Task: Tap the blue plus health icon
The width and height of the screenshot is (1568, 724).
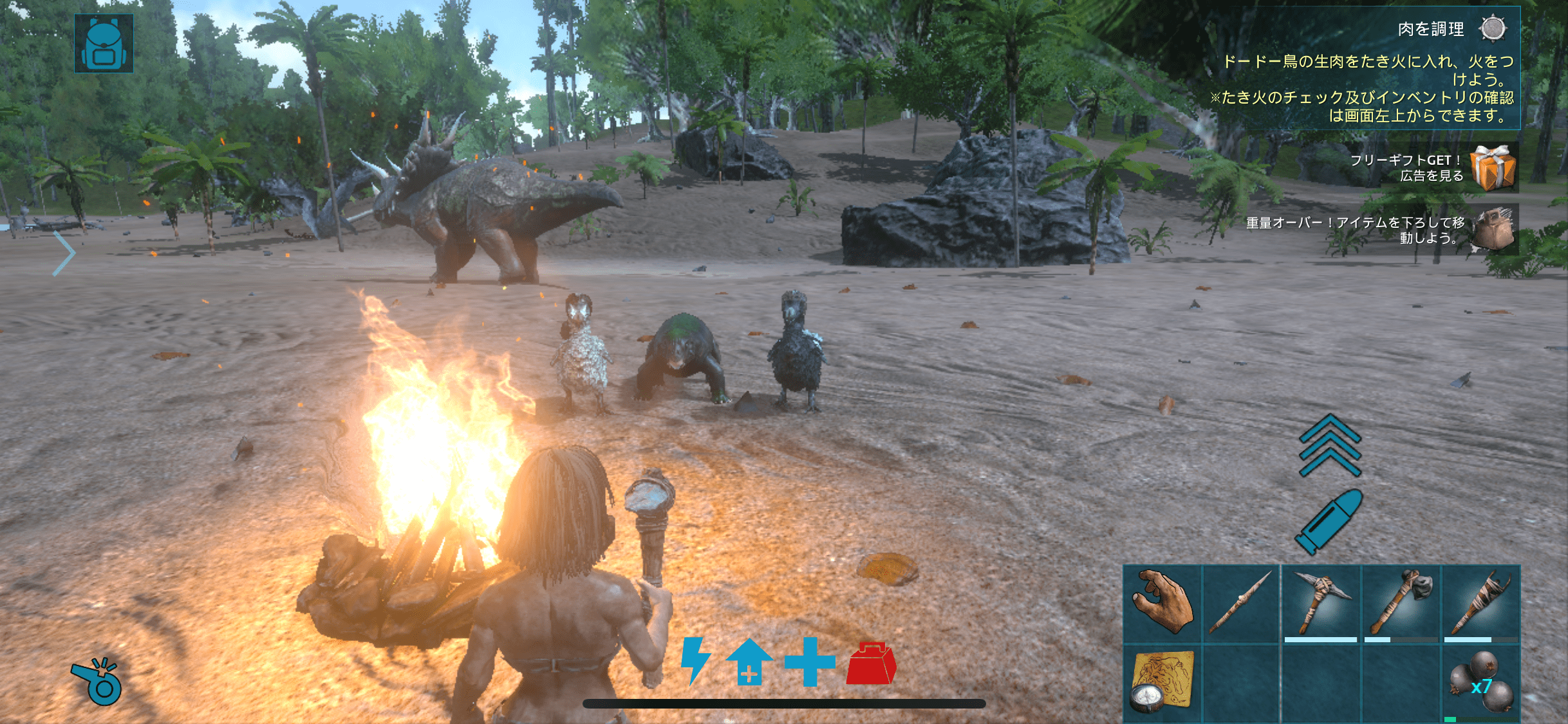Action: click(x=810, y=662)
